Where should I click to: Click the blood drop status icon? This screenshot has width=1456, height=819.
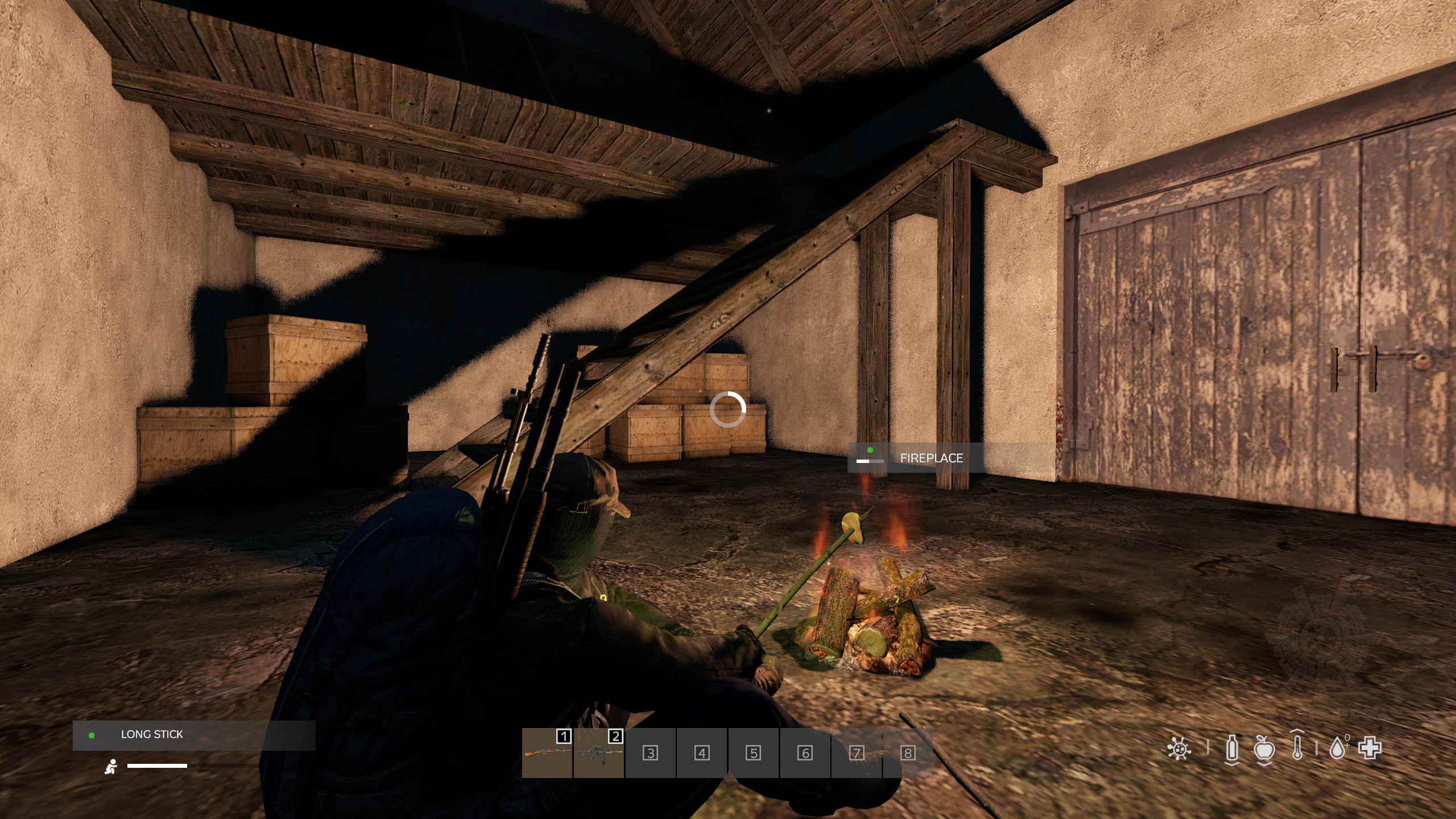[x=1338, y=748]
